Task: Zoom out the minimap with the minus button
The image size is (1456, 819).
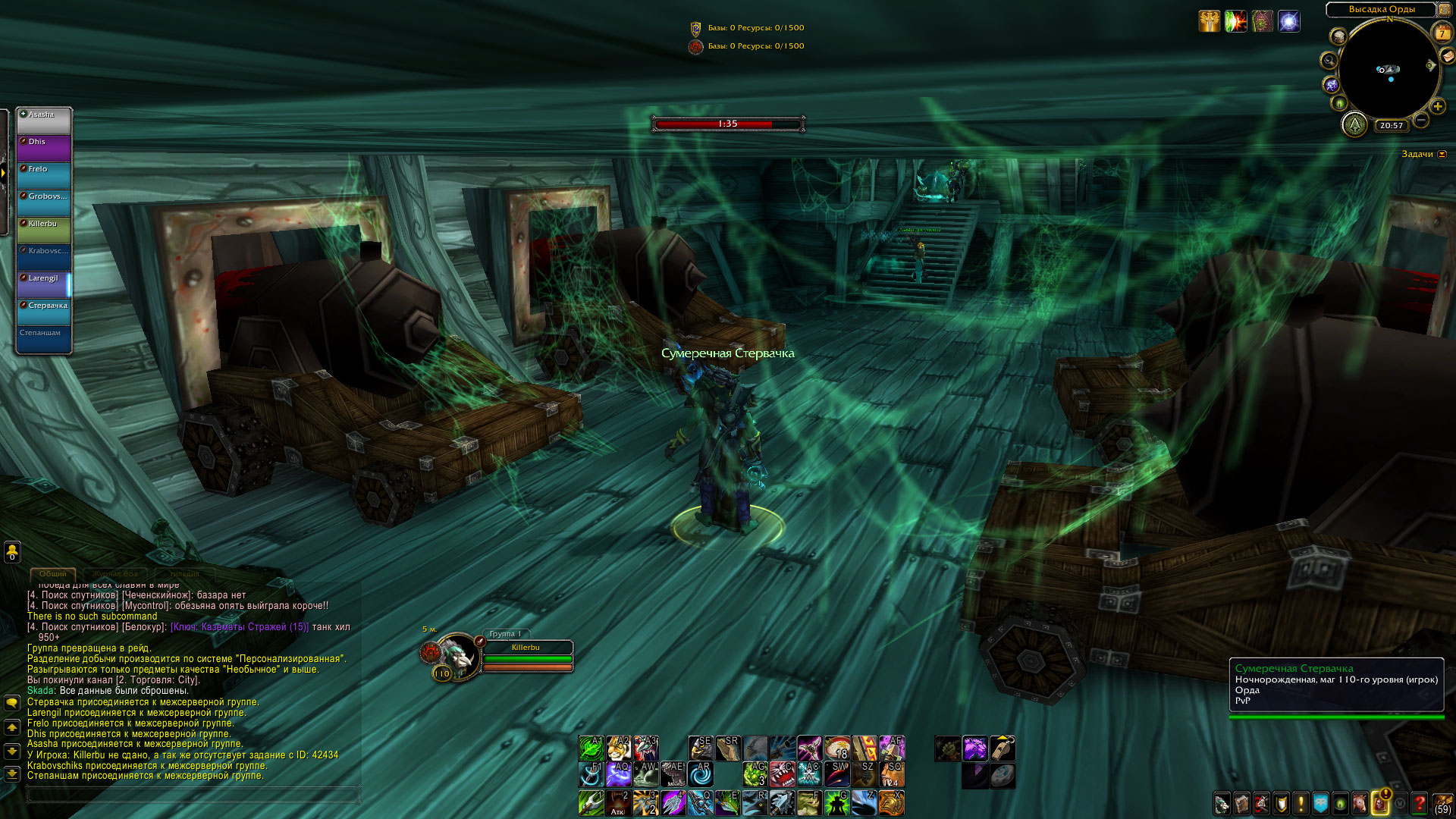Action: (1421, 120)
